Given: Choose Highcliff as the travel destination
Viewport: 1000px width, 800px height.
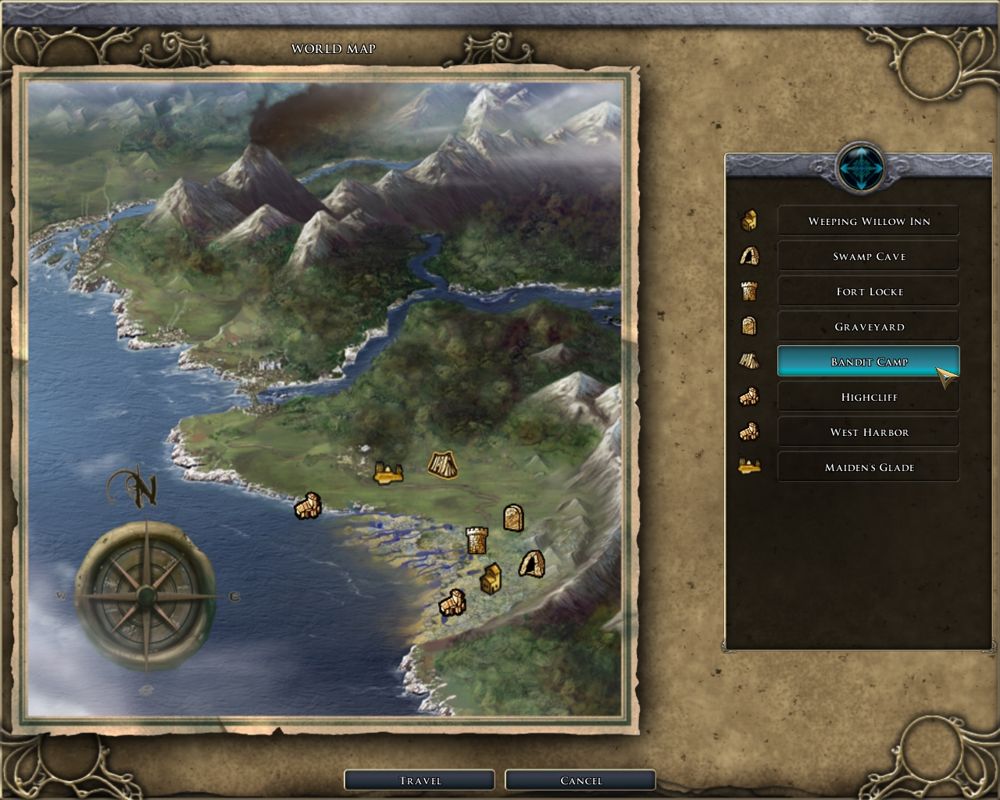Looking at the screenshot, I should point(868,397).
